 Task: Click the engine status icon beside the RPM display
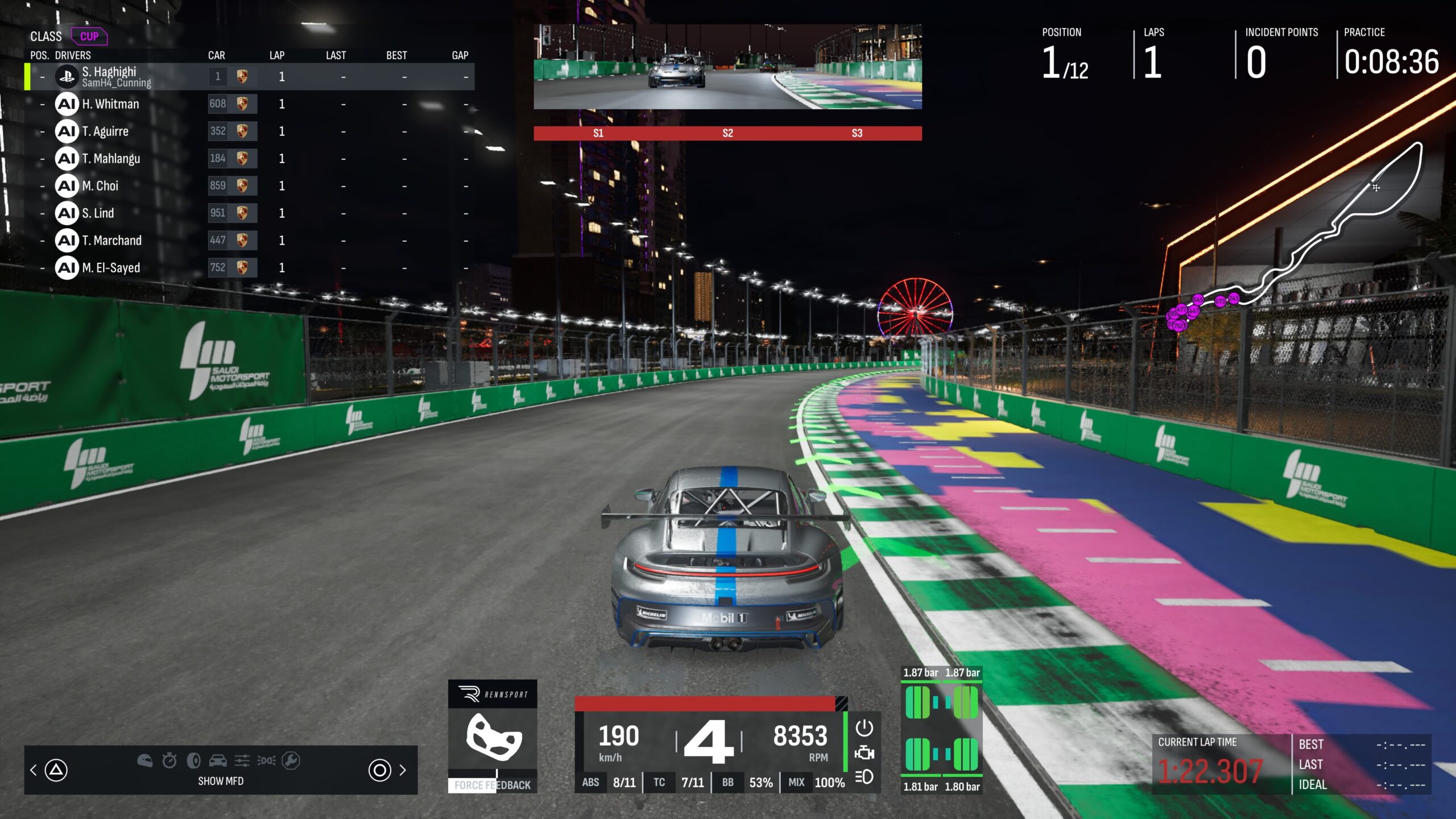864,752
